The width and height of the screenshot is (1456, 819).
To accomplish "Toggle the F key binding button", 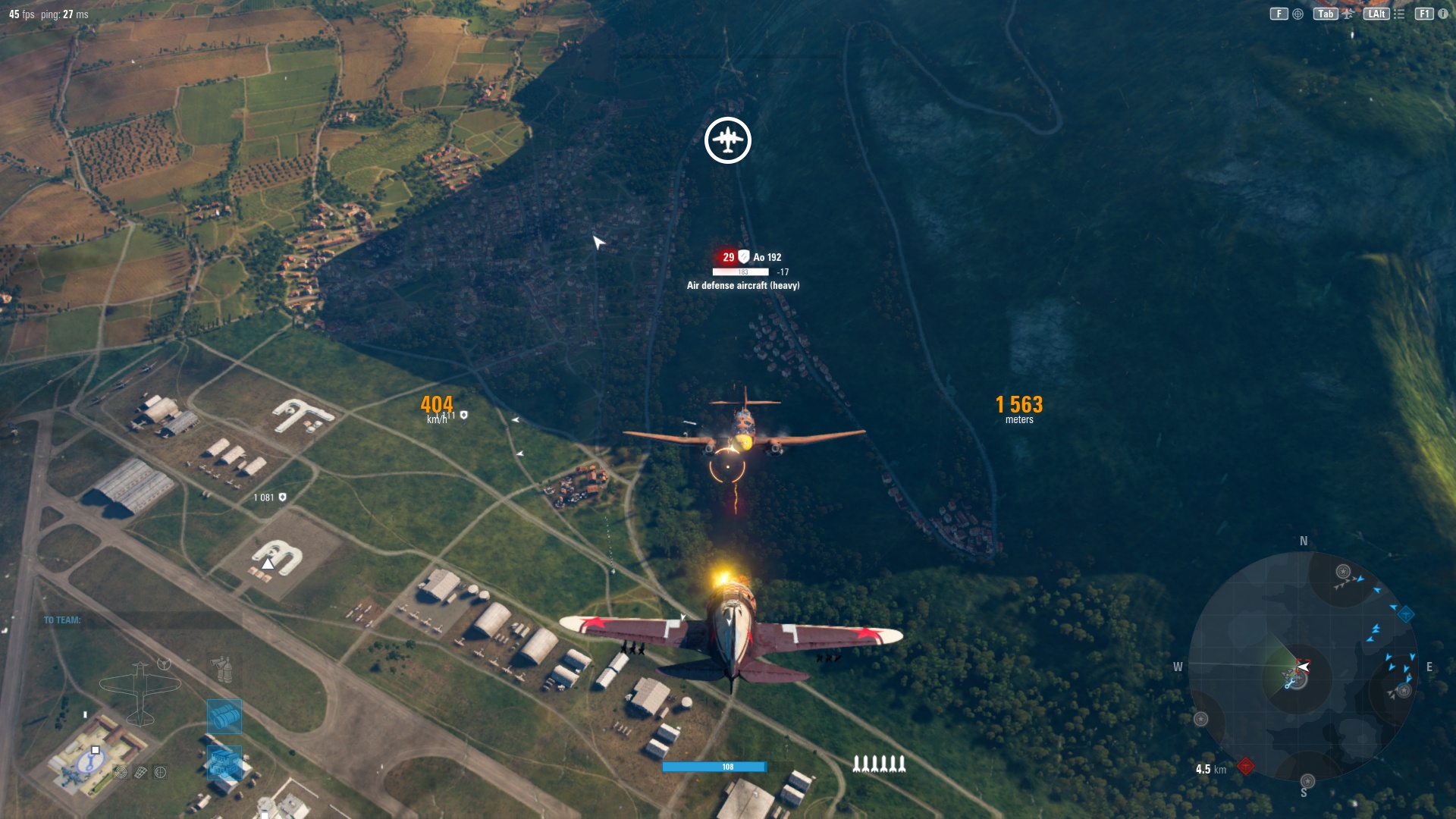I will (x=1279, y=14).
